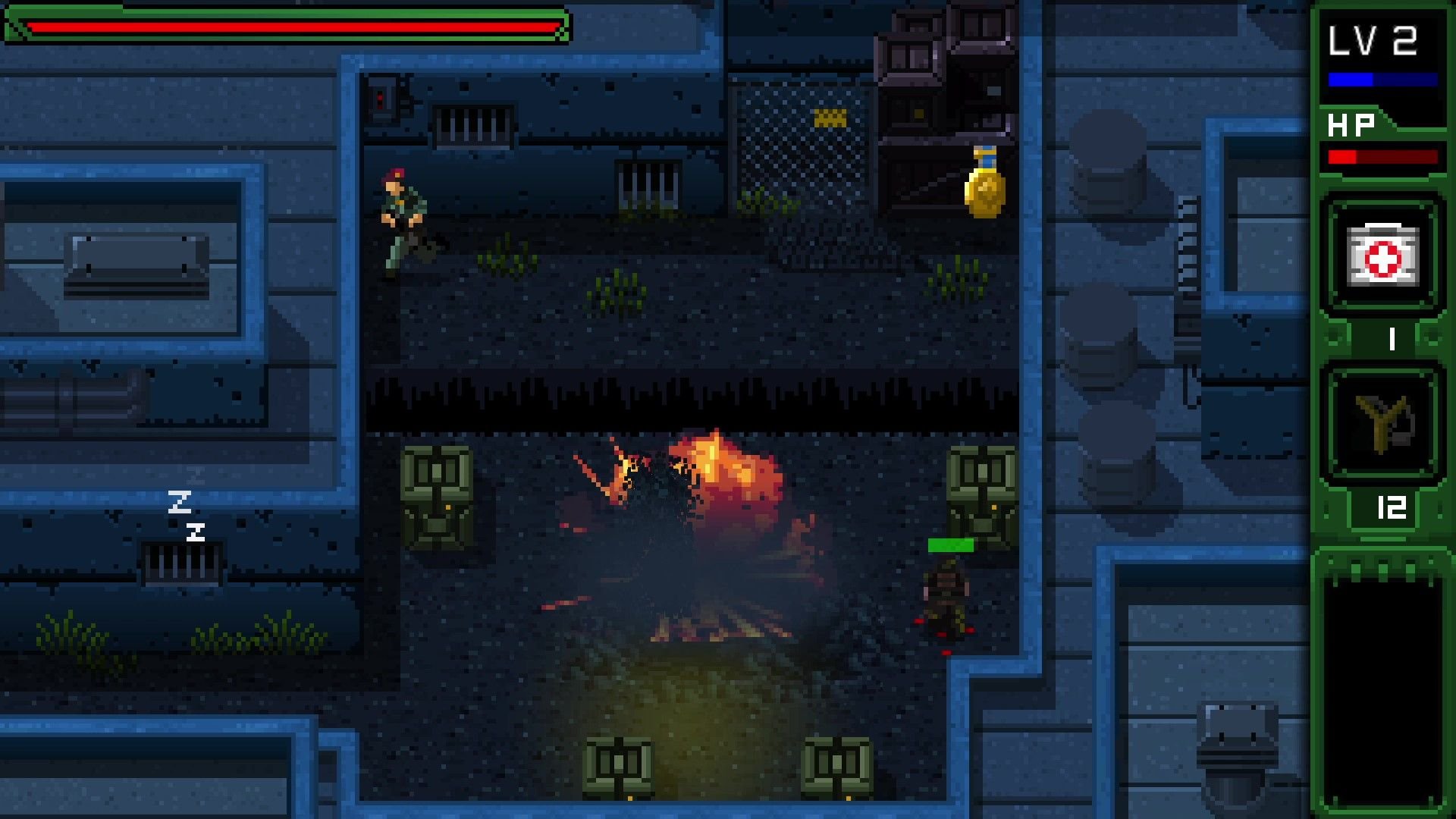Select the medkit item slot
Screen dimensions: 1456x819
click(1382, 255)
